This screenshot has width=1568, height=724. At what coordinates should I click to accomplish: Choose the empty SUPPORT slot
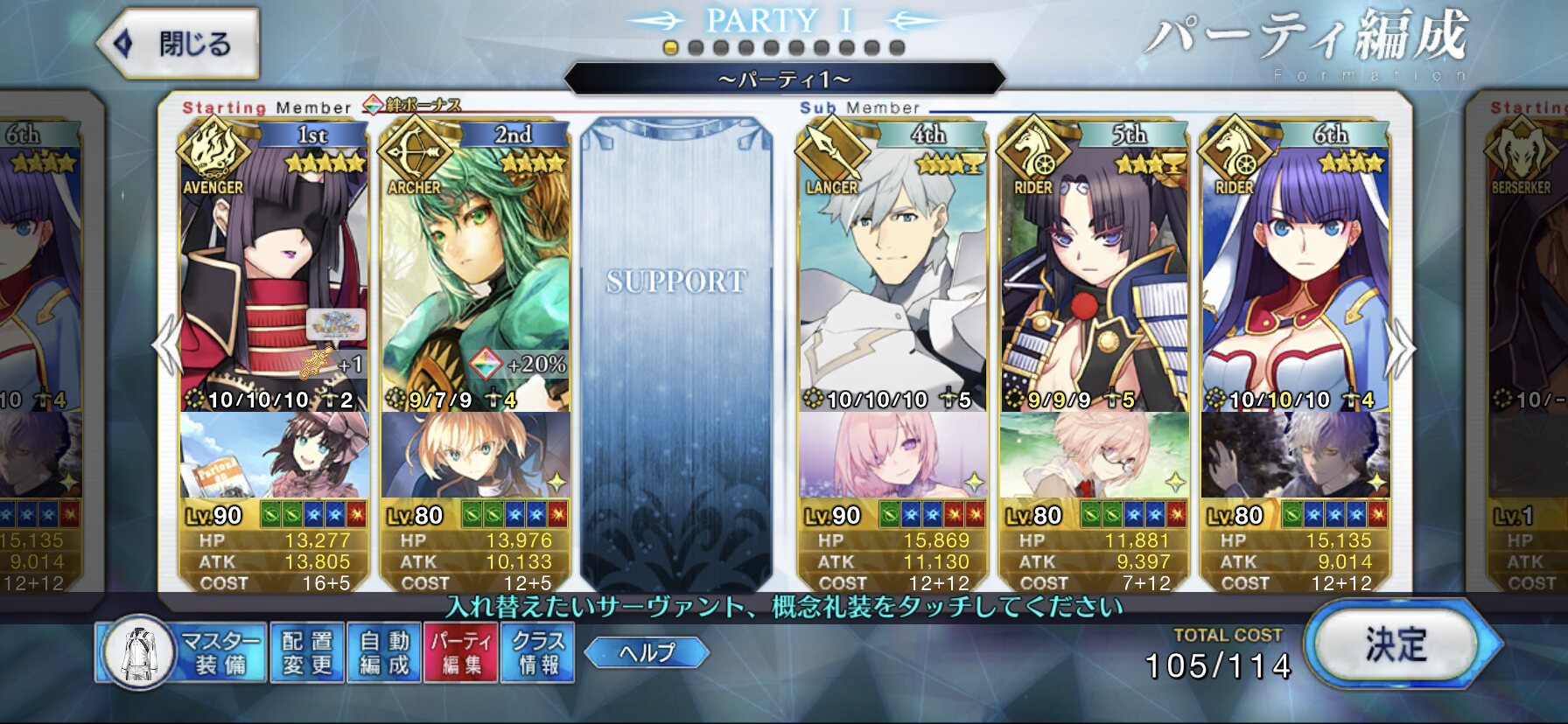(676, 350)
